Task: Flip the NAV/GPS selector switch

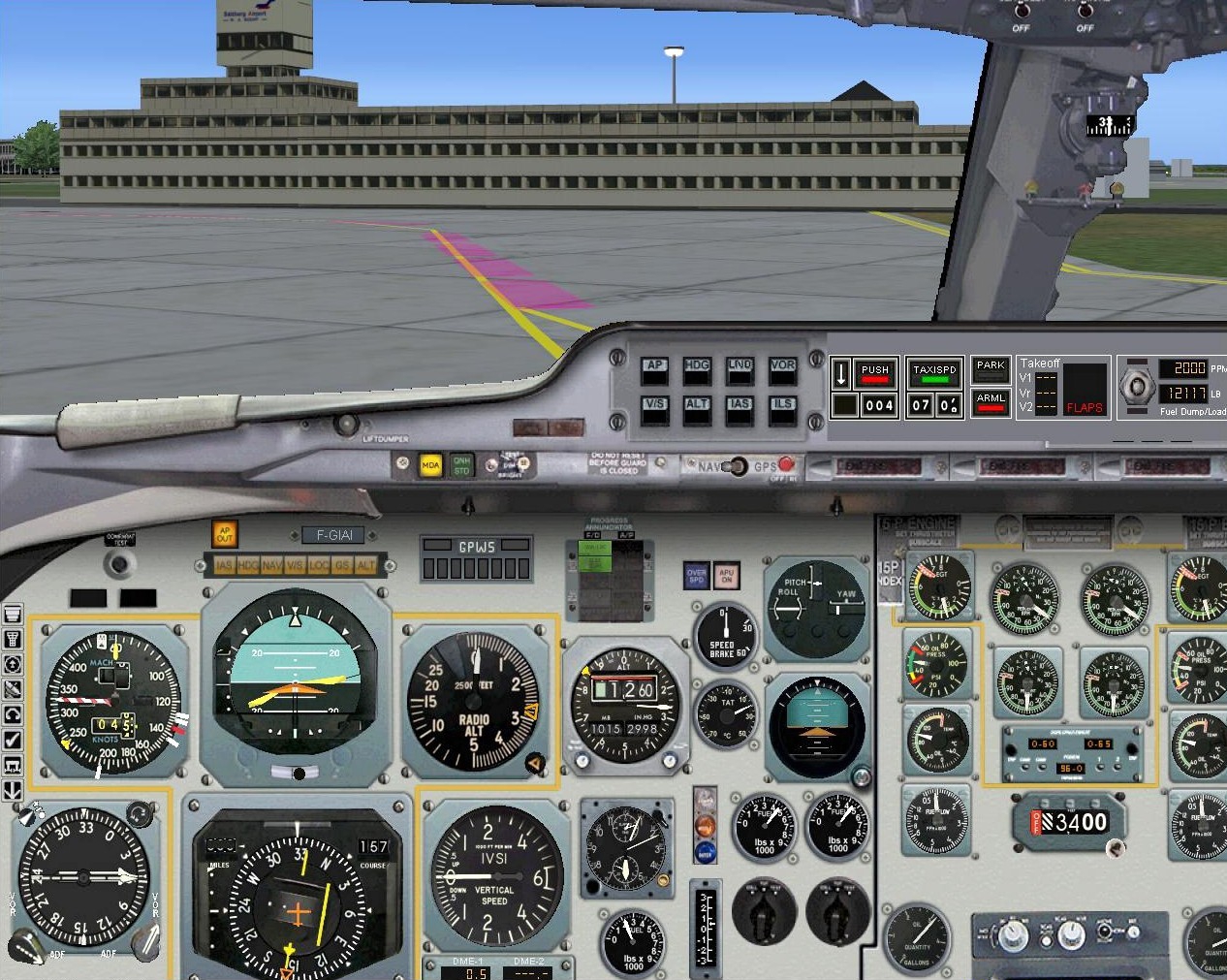Action: click(739, 466)
